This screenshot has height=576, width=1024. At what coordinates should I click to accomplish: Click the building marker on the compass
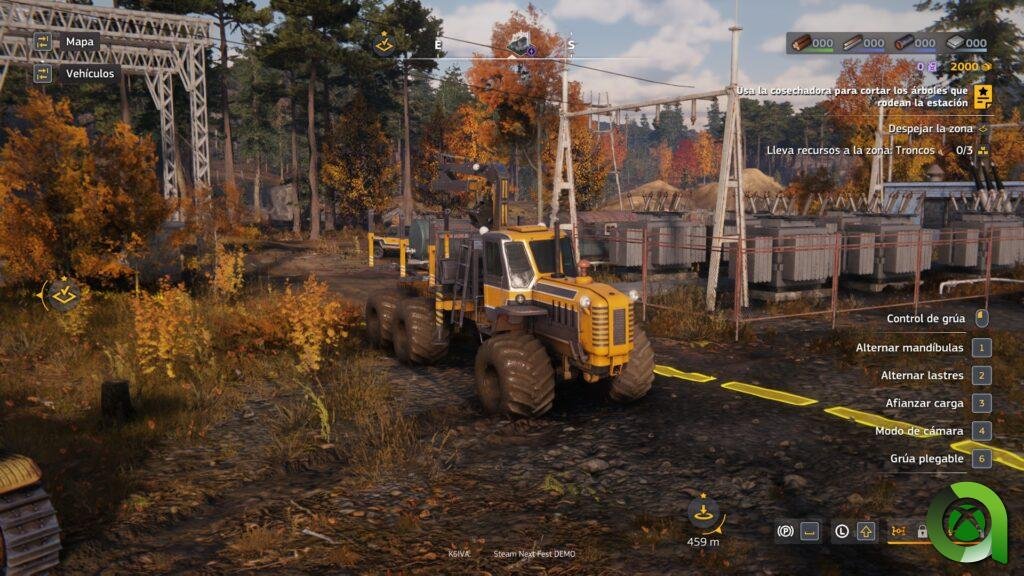coord(519,45)
